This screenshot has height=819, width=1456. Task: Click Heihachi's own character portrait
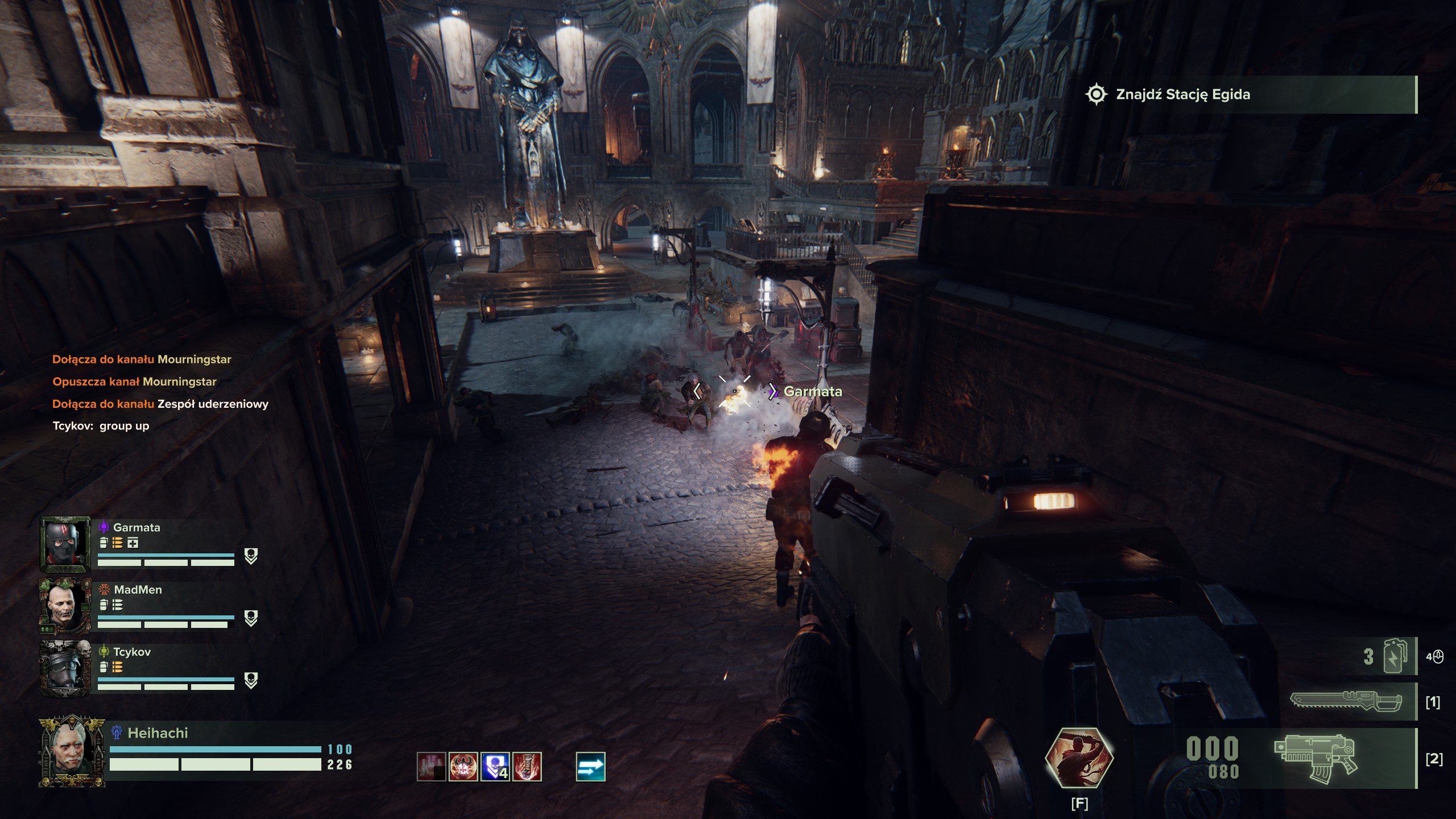pyautogui.click(x=72, y=752)
